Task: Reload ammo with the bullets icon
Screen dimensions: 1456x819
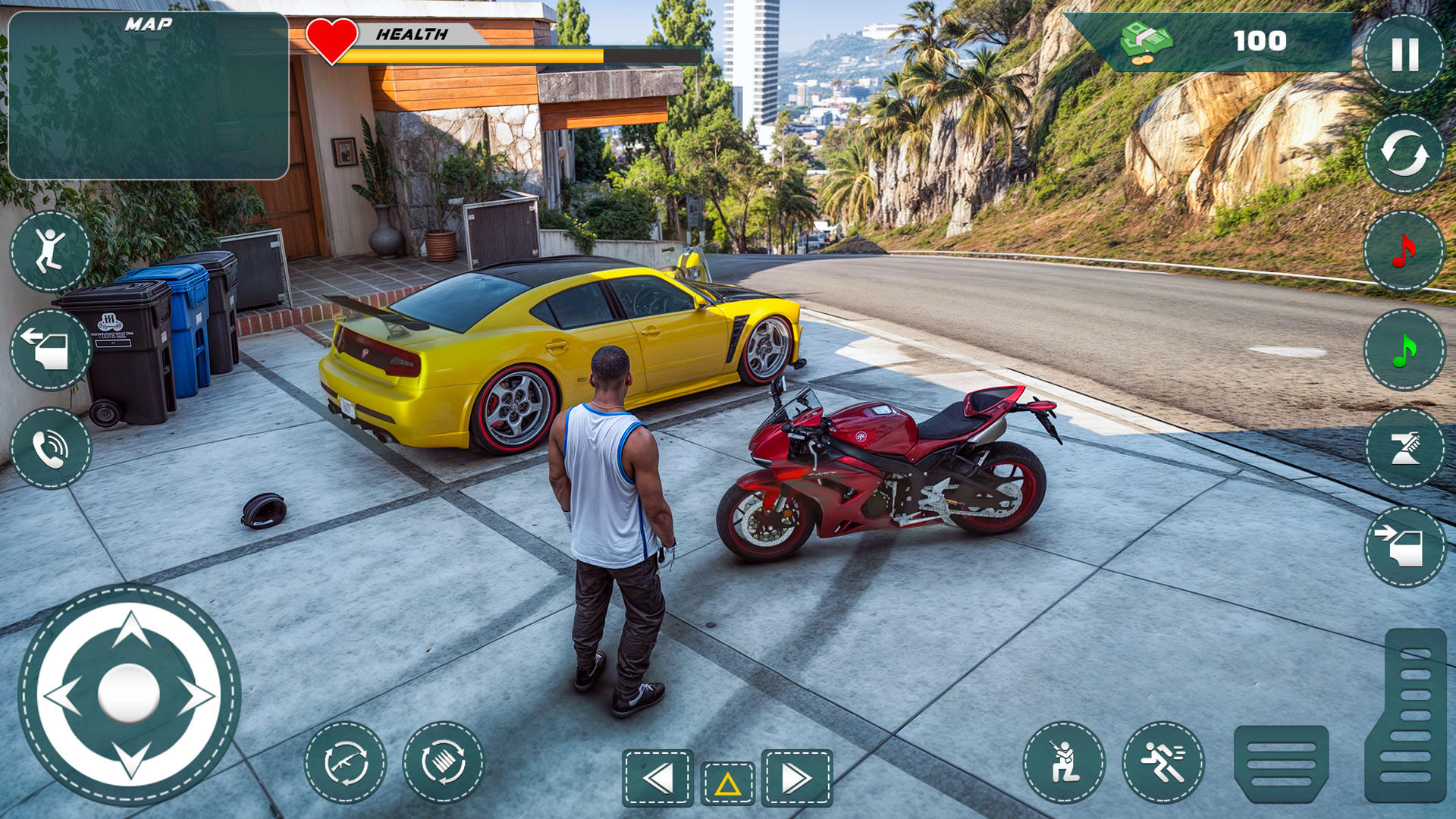Action: pyautogui.click(x=444, y=762)
